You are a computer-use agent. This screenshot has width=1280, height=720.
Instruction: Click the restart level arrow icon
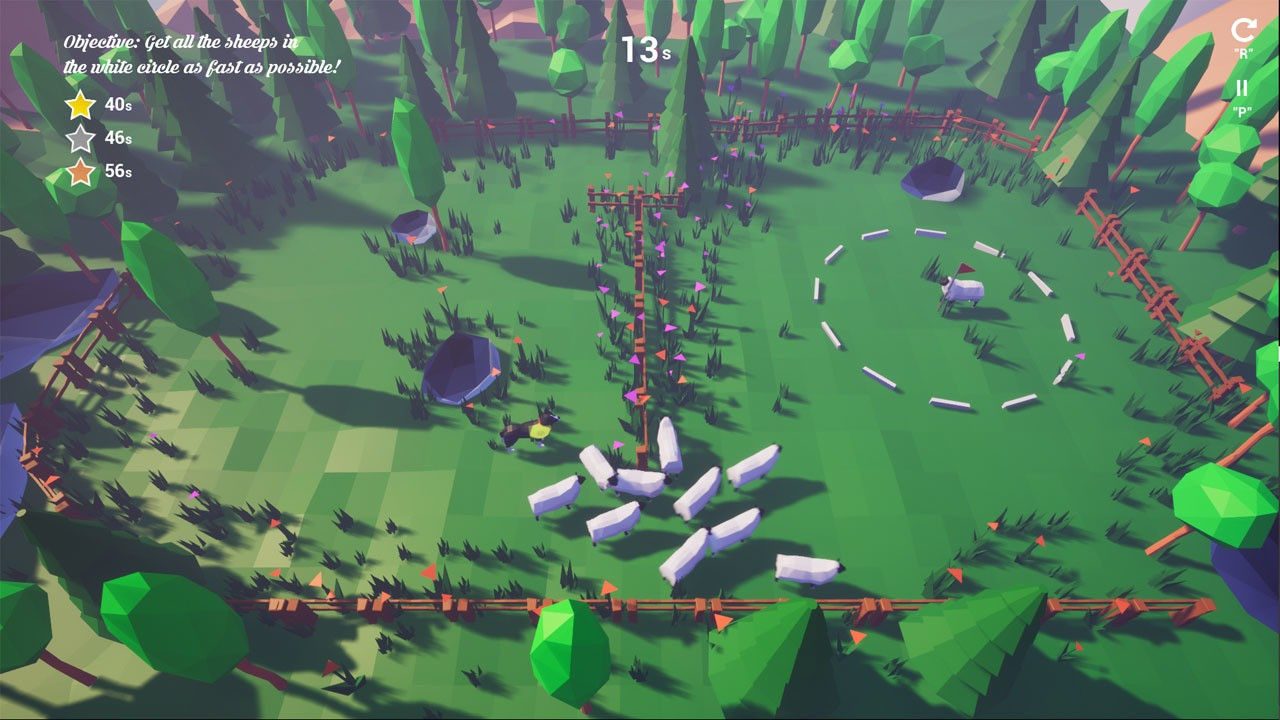coord(1243,30)
